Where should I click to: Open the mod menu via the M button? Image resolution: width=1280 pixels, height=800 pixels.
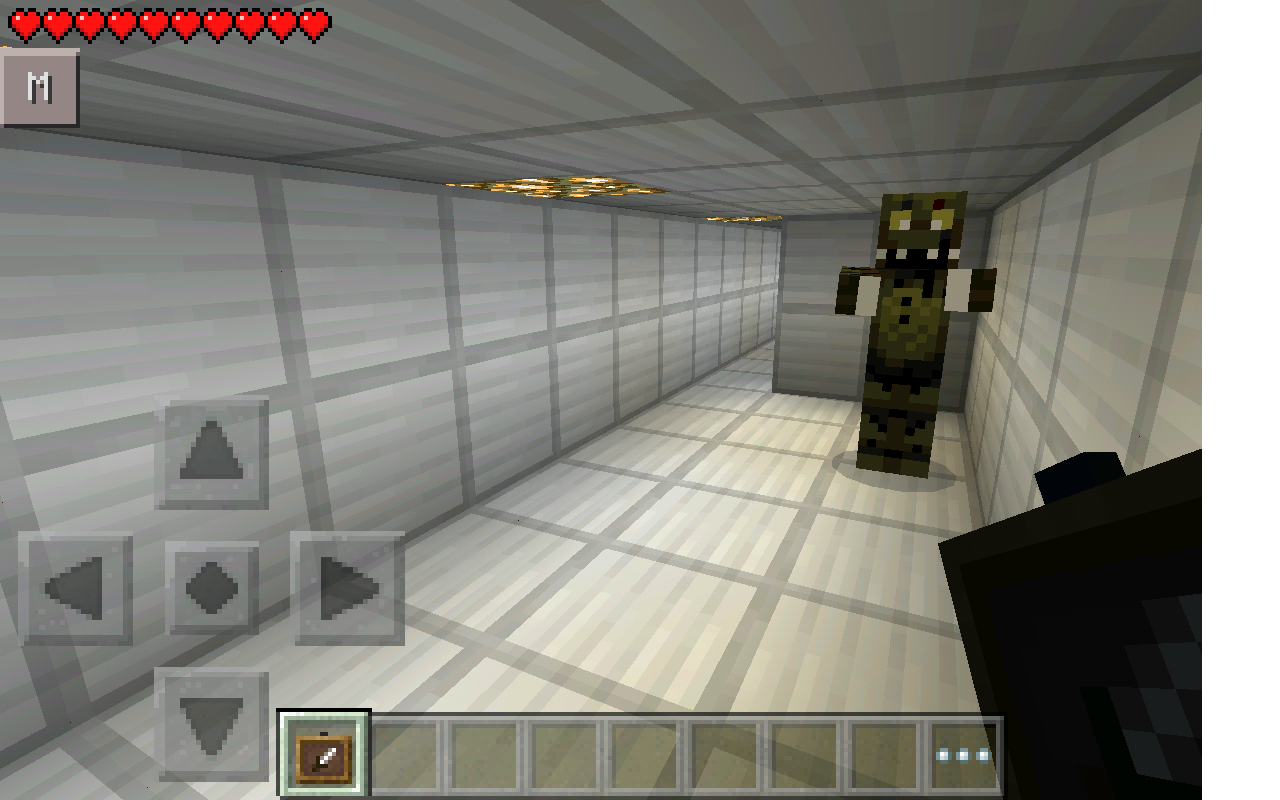click(40, 88)
